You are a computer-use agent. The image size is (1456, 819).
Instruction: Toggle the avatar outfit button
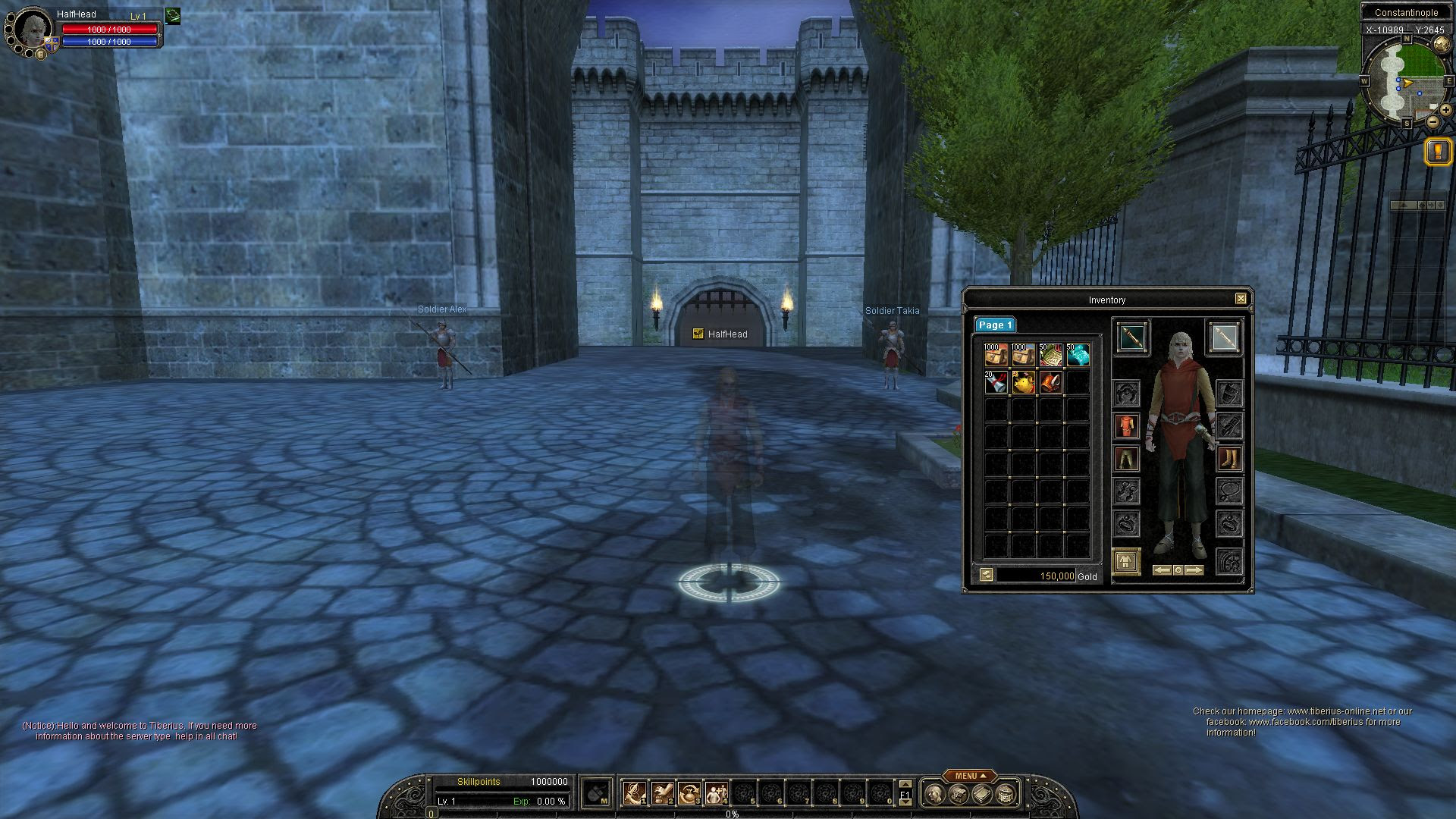click(x=1126, y=562)
